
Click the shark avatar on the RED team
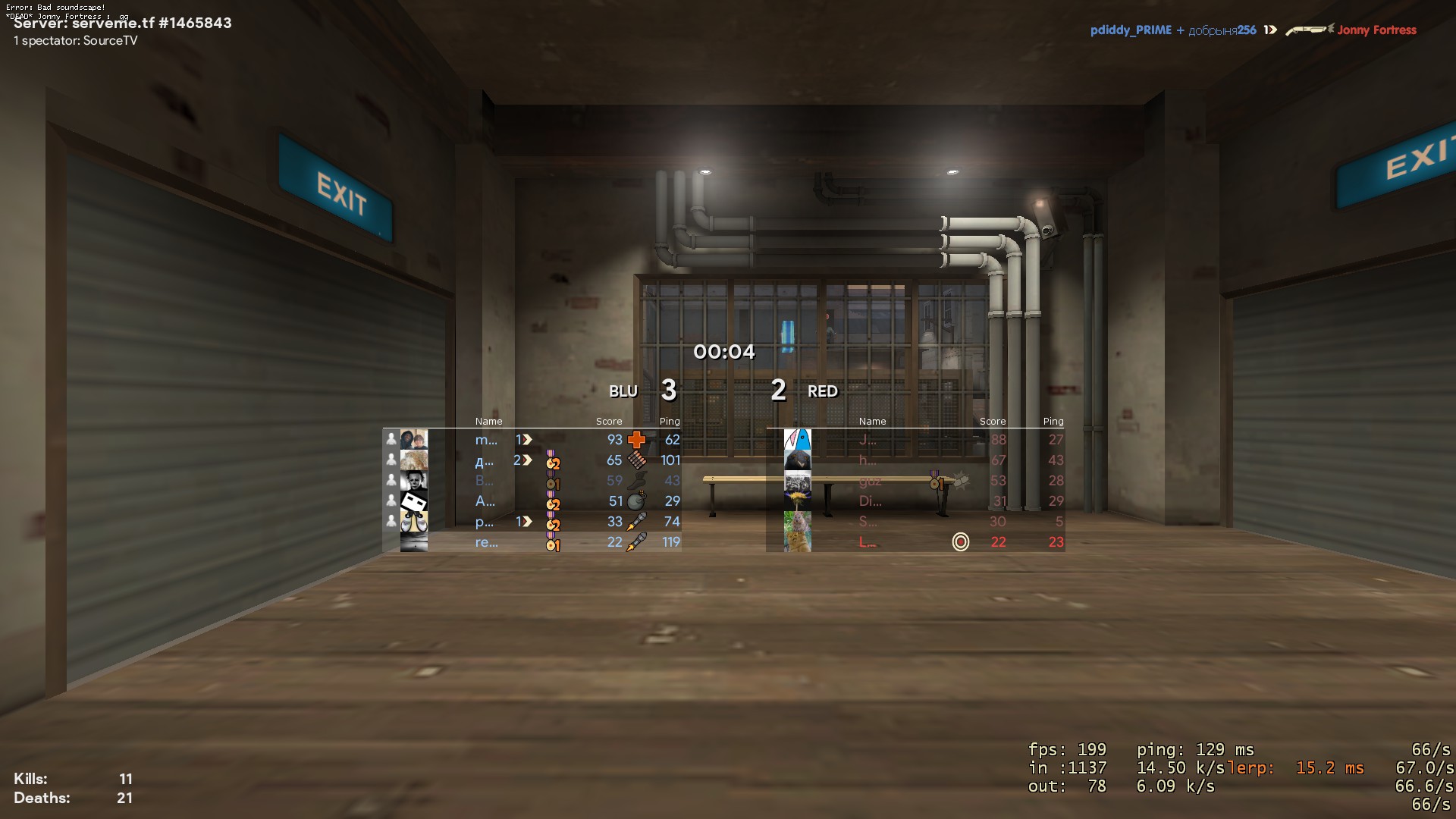(x=797, y=440)
